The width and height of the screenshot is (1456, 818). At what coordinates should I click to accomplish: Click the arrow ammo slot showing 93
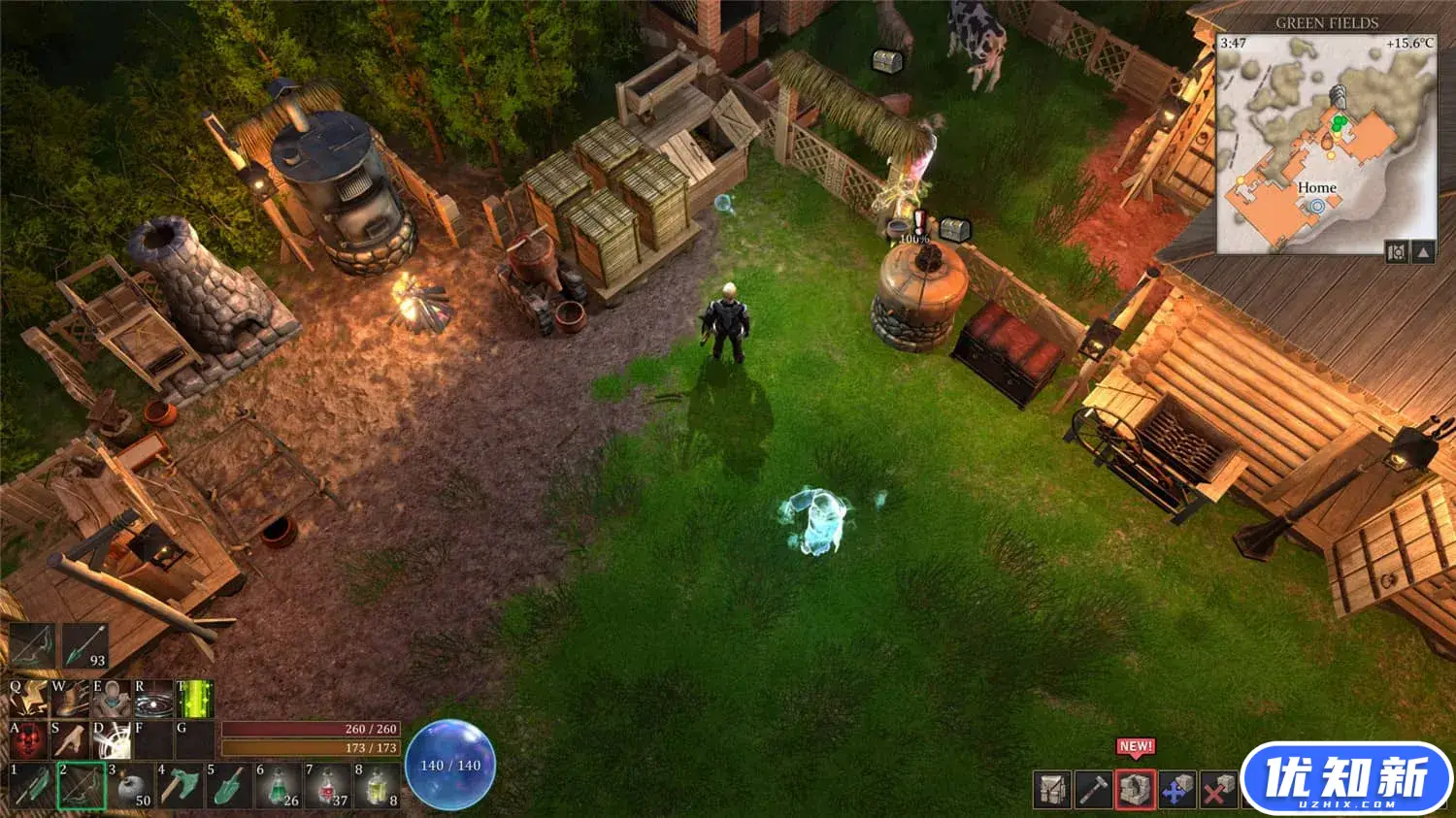tap(85, 646)
